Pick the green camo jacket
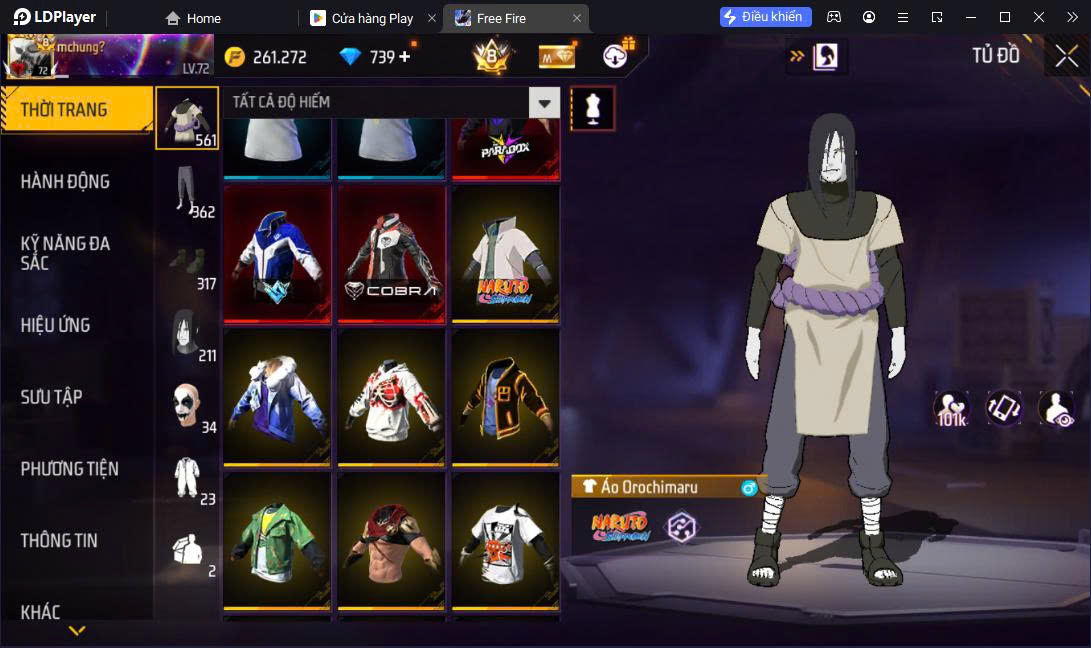The image size is (1091, 648). pyautogui.click(x=277, y=541)
